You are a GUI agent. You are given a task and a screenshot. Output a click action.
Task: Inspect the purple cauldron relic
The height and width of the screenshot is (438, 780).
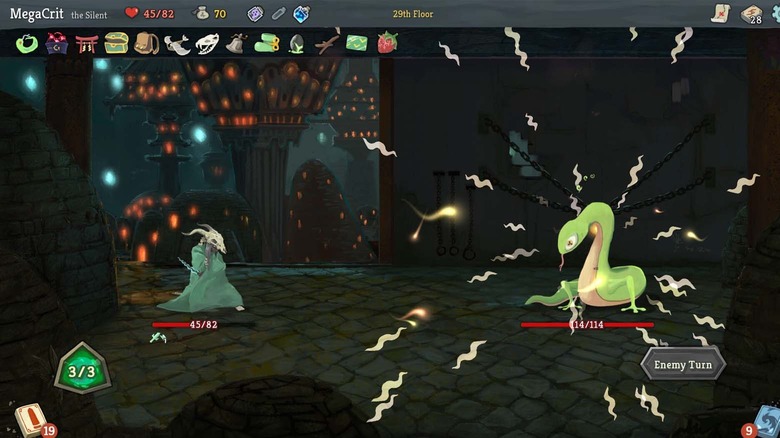click(57, 43)
